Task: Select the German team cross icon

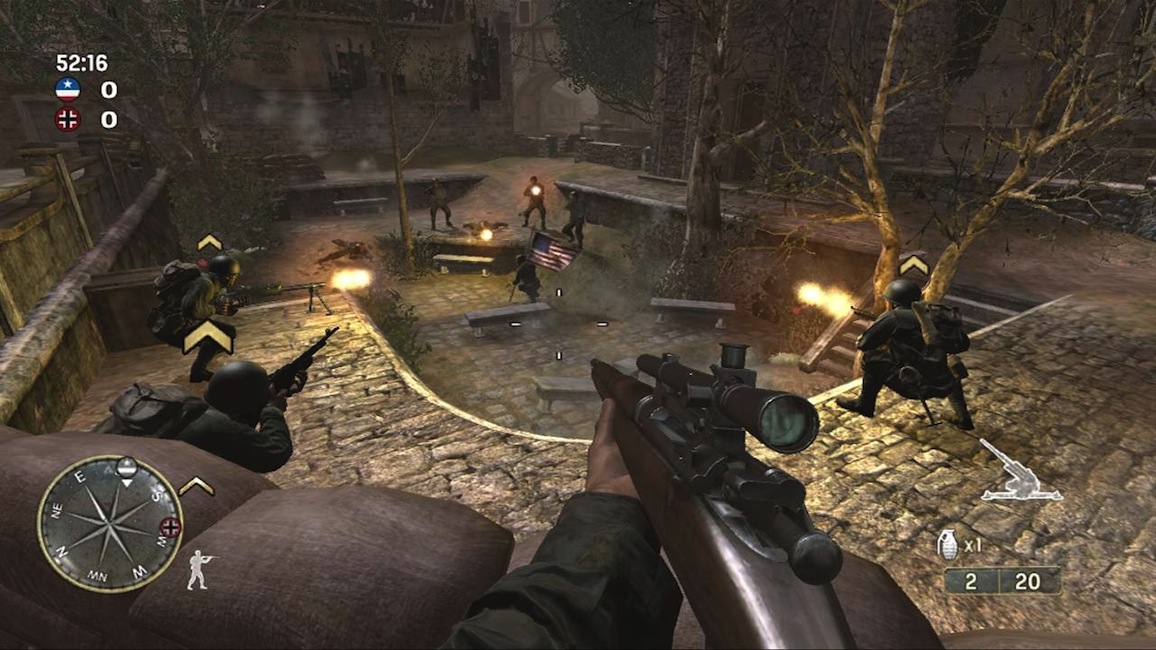Action: (x=67, y=120)
